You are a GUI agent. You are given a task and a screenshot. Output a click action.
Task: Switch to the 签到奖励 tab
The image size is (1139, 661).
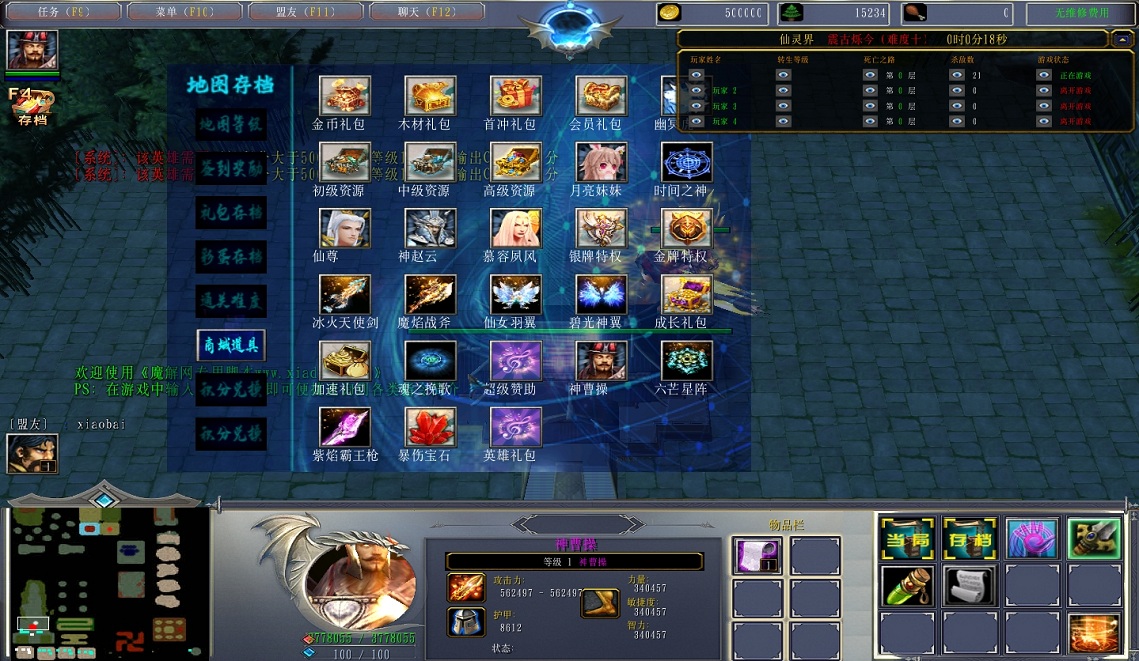pyautogui.click(x=230, y=167)
